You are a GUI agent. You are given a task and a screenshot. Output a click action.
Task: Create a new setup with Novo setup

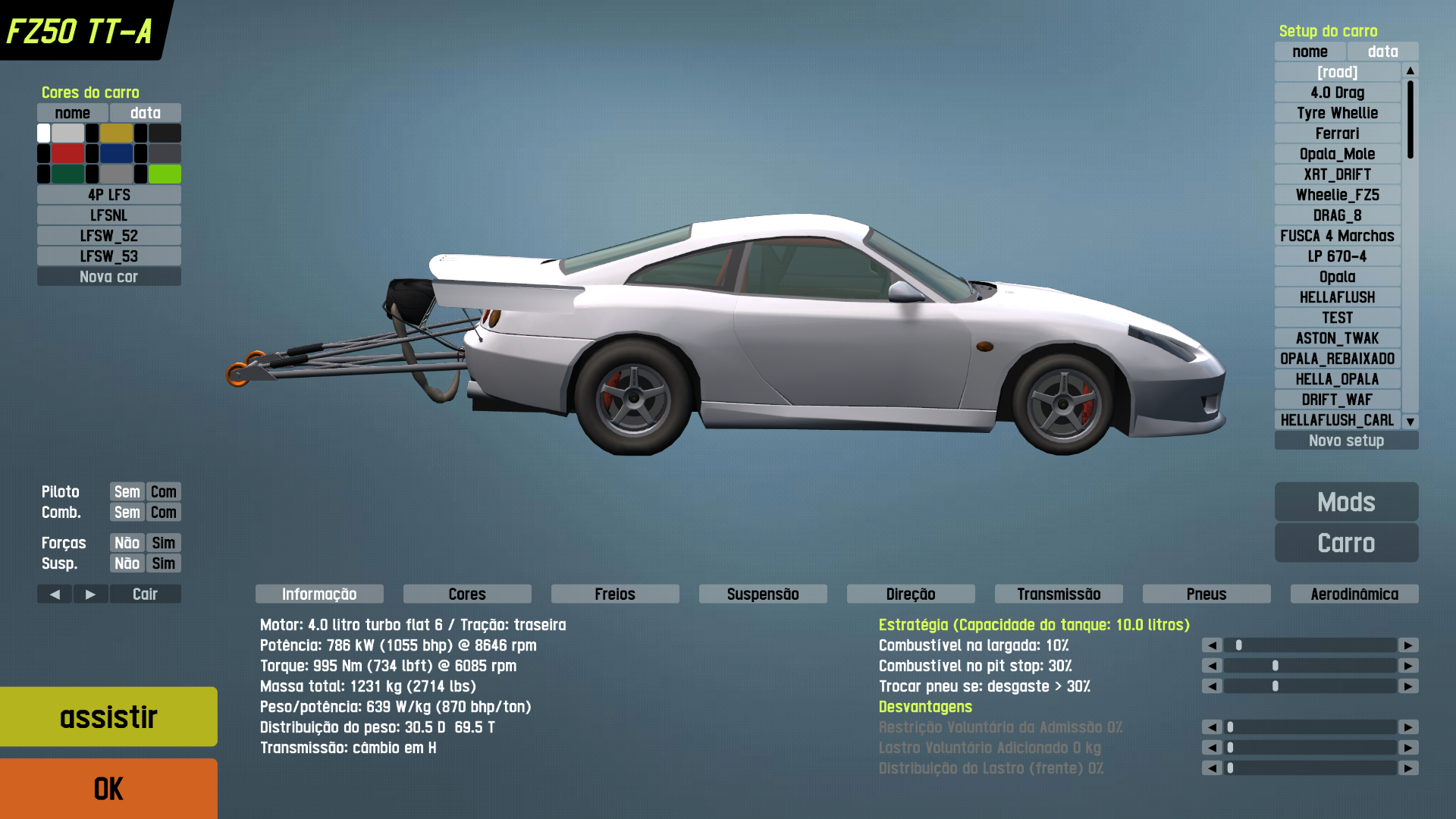coord(1346,441)
